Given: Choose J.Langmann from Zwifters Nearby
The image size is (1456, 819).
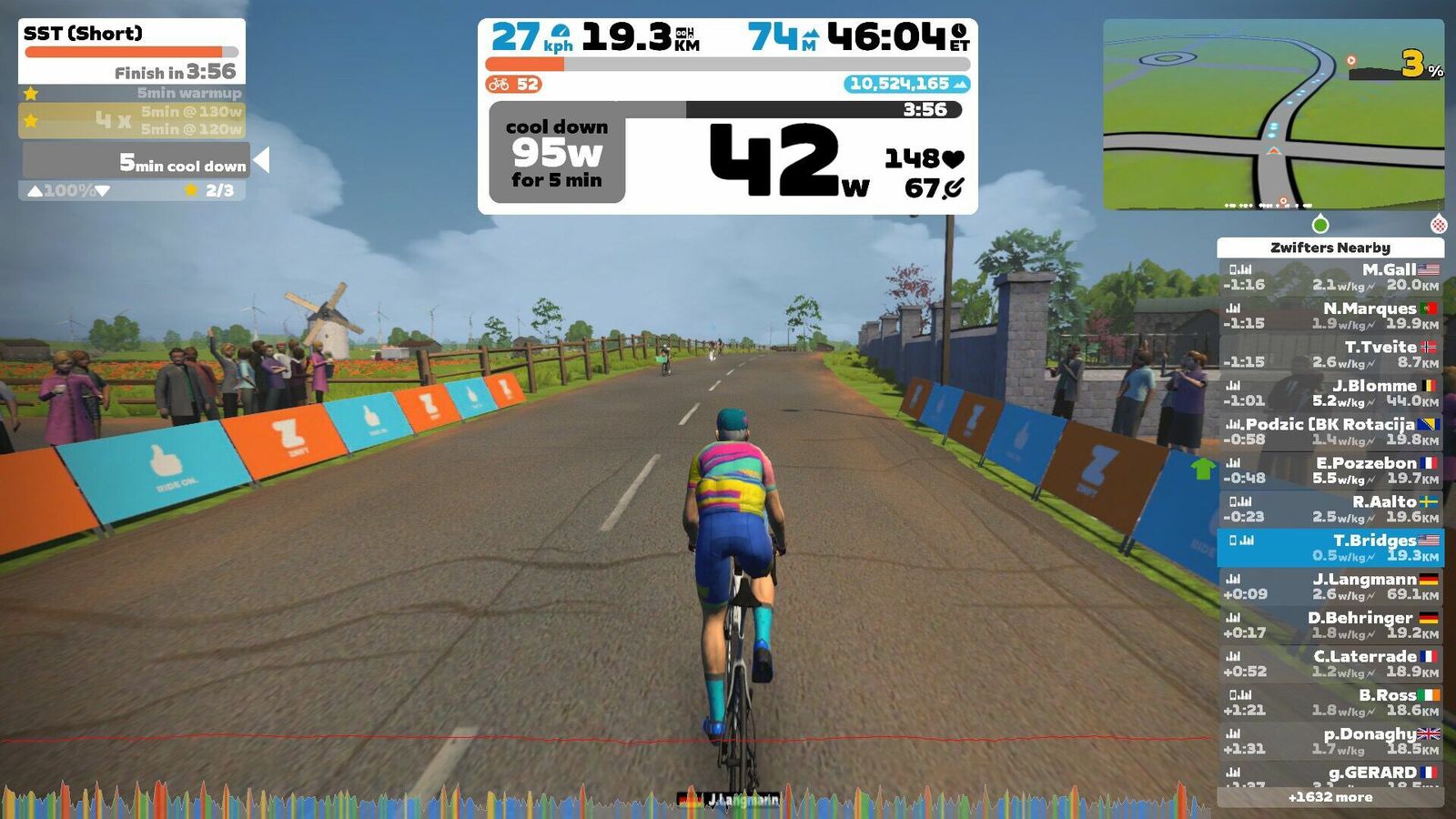Looking at the screenshot, I should pyautogui.click(x=1330, y=586).
